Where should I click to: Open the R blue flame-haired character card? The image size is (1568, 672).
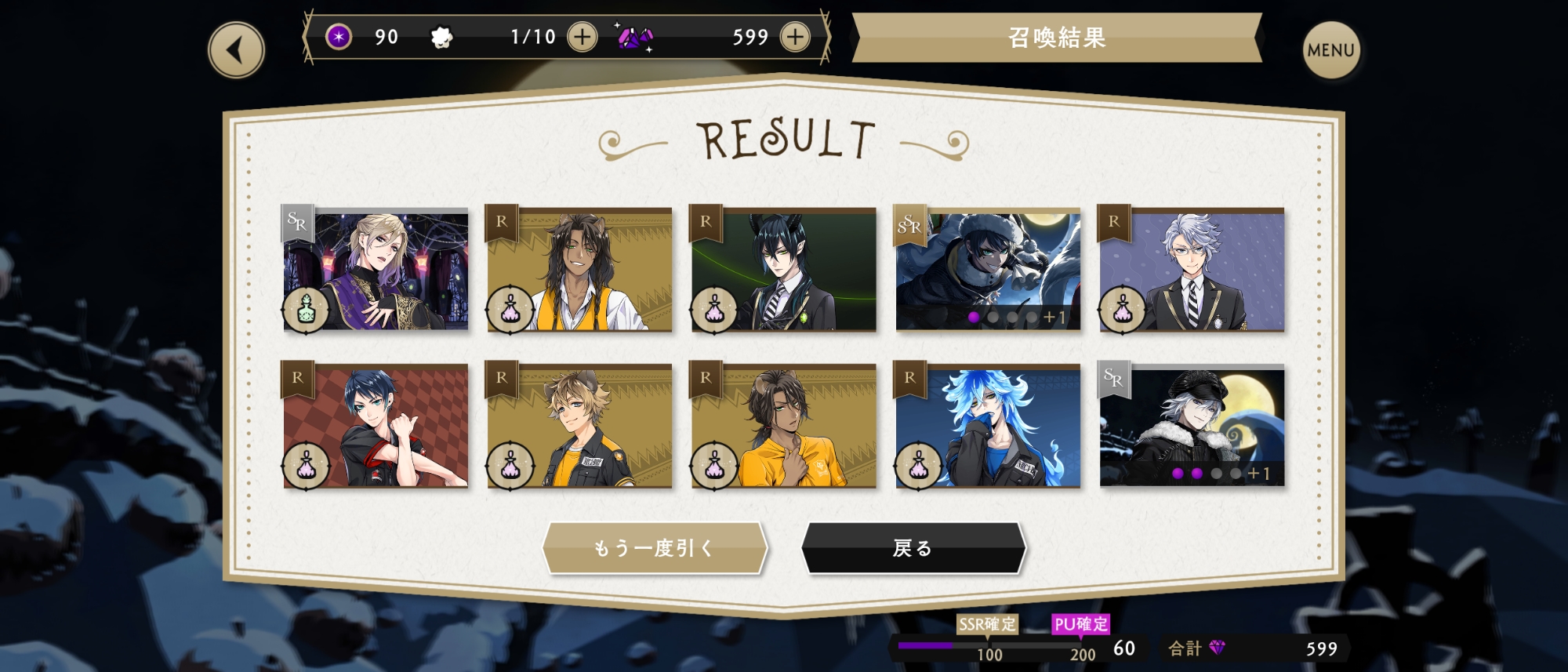(988, 426)
